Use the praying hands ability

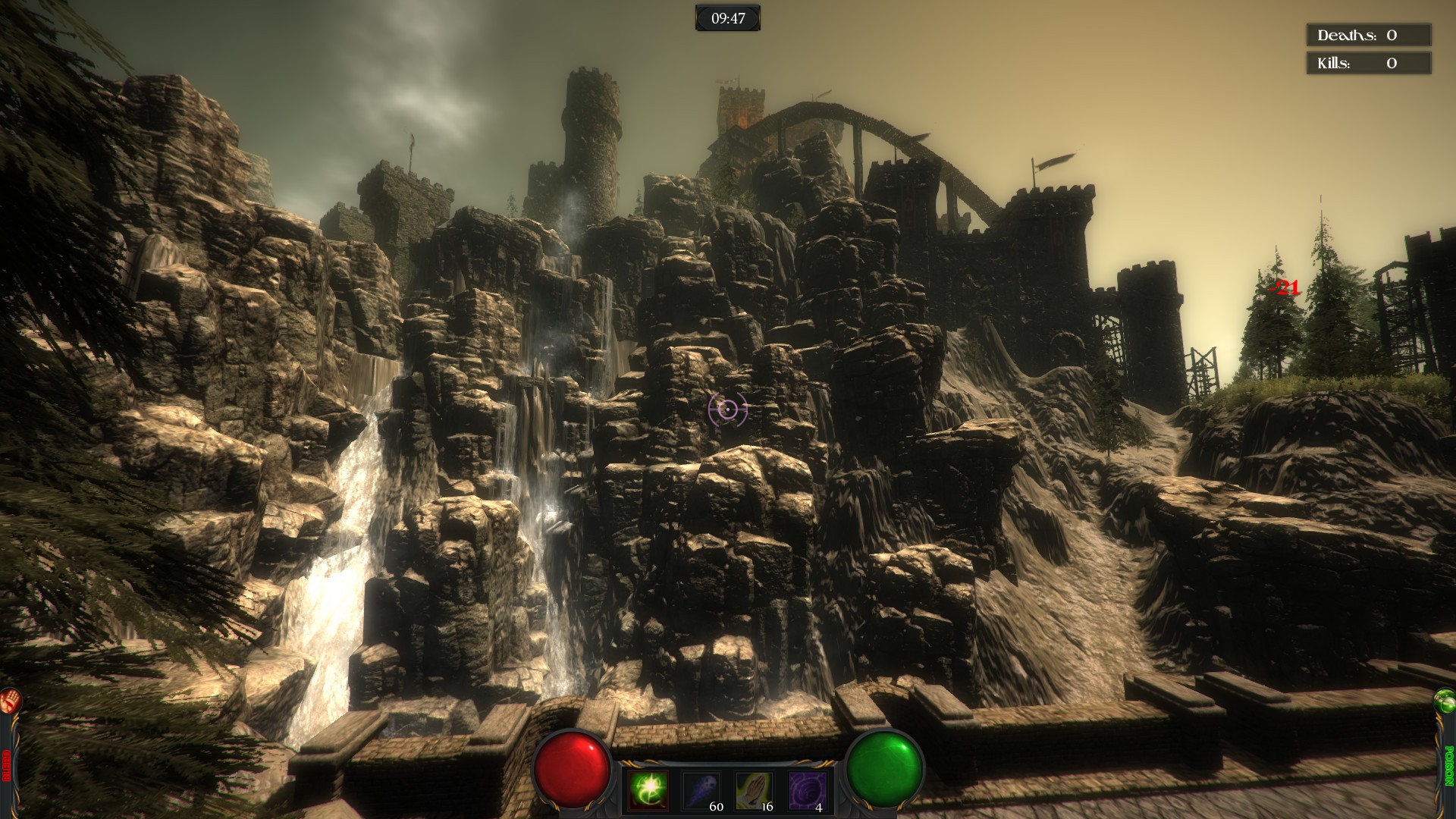tap(755, 791)
